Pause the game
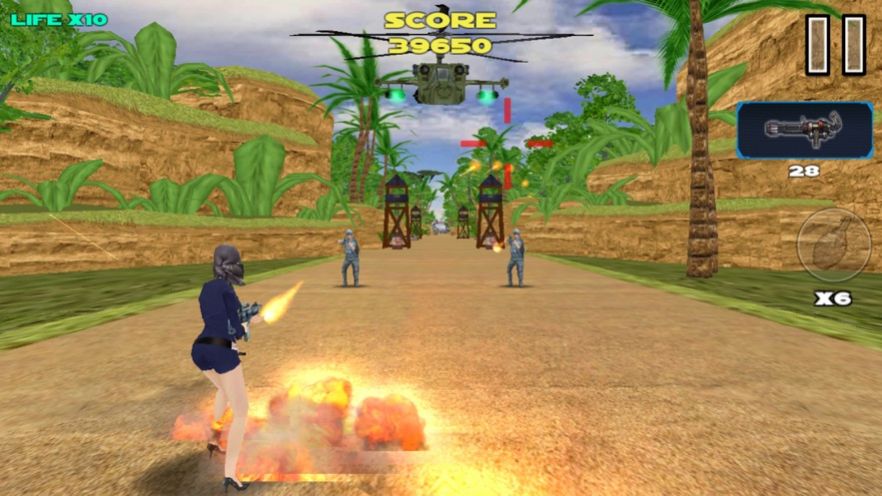This screenshot has height=496, width=882. point(836,45)
